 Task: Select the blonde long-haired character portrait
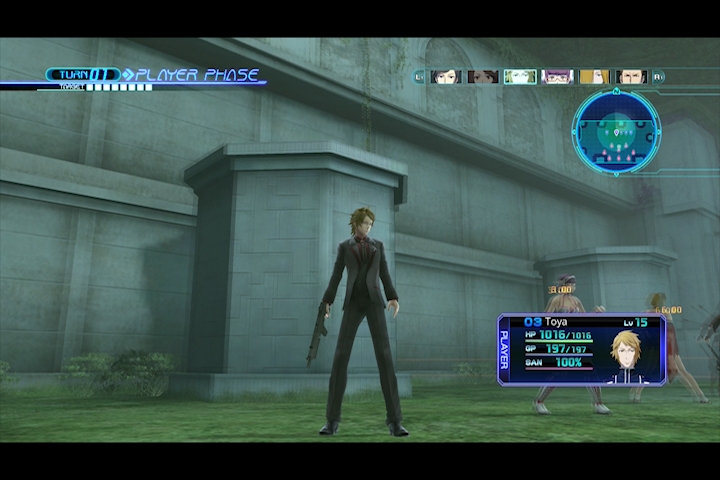594,76
